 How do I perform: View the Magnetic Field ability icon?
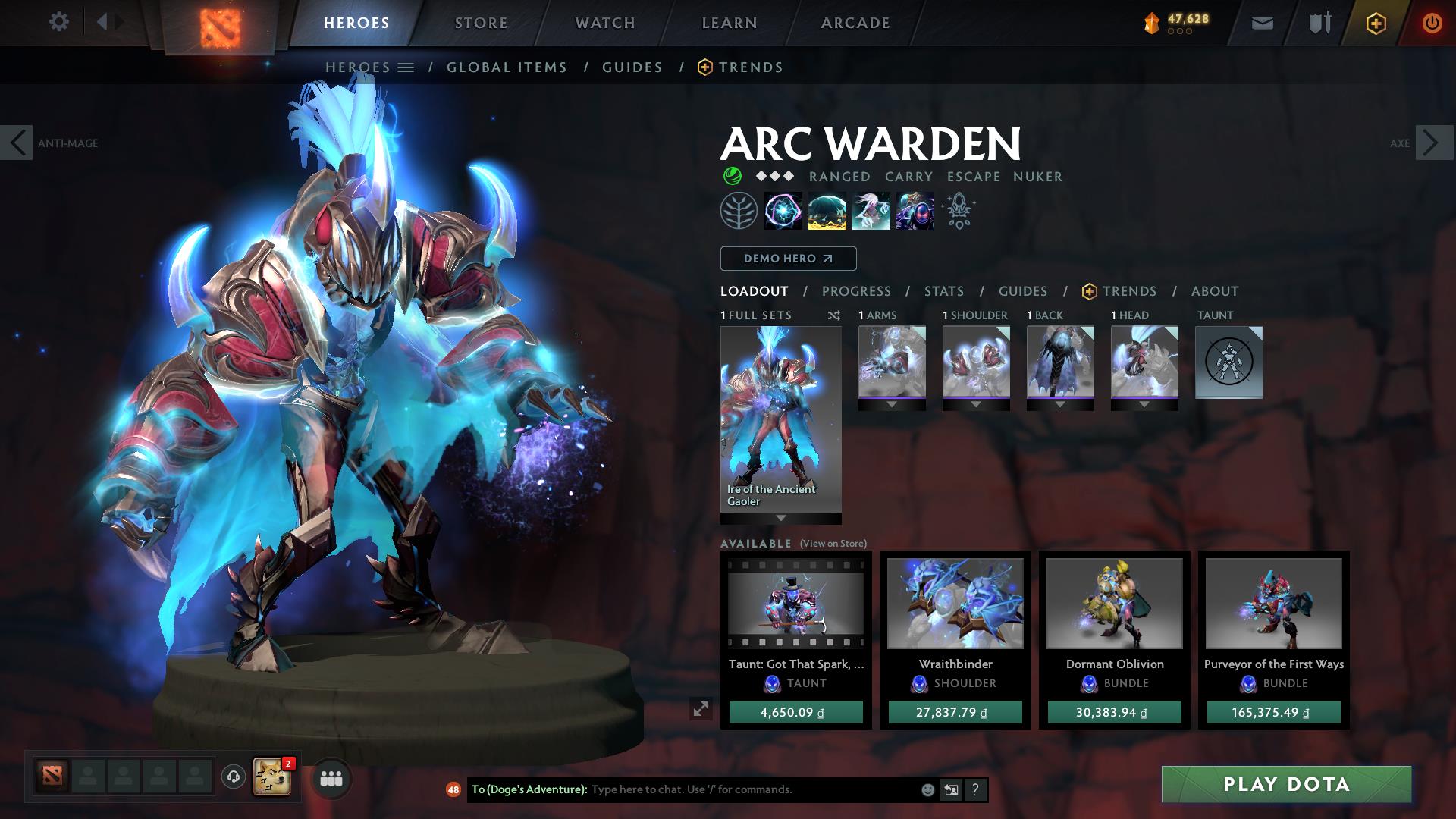pyautogui.click(x=827, y=212)
